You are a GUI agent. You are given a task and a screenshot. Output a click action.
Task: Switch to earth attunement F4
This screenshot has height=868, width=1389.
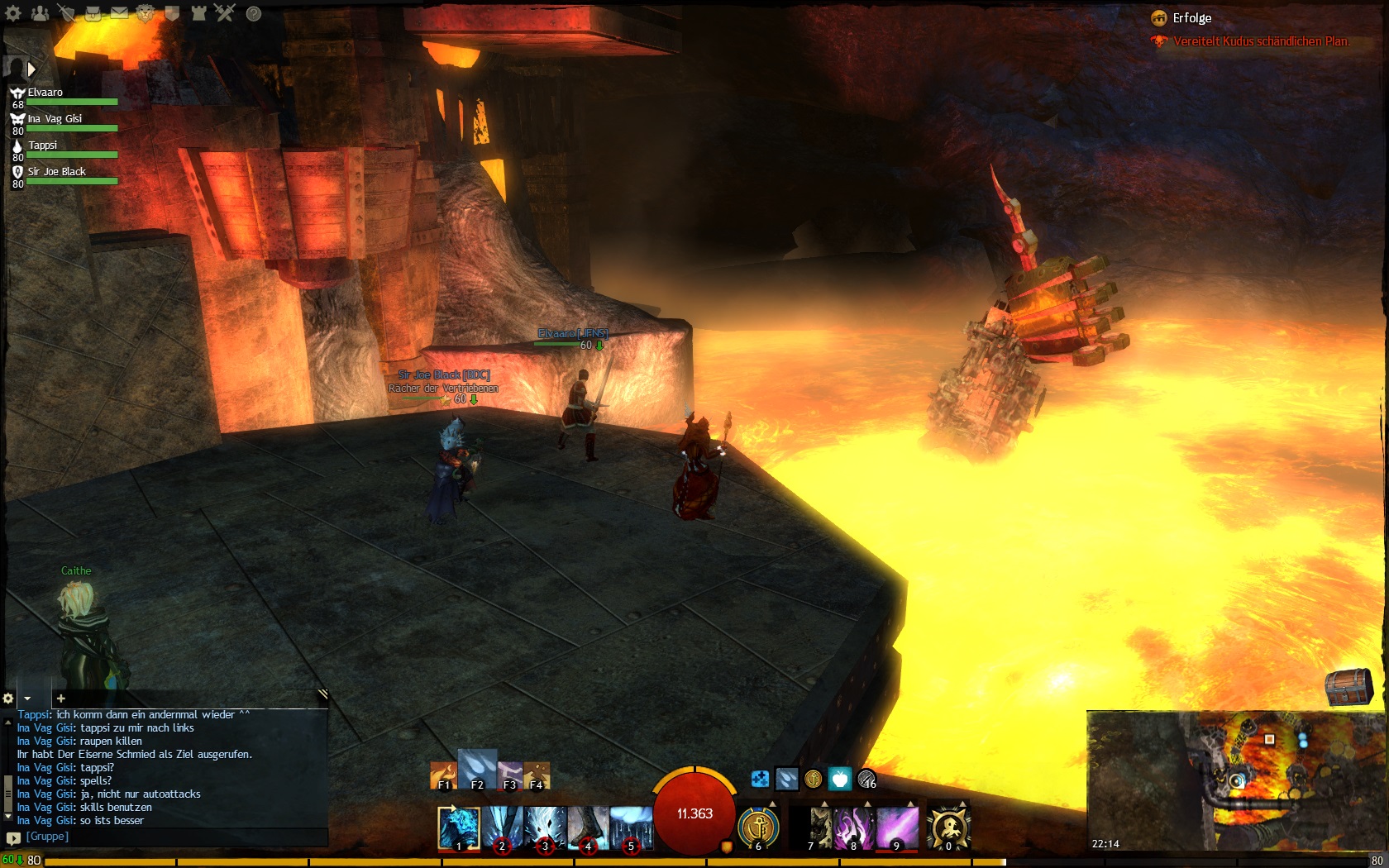click(x=537, y=775)
